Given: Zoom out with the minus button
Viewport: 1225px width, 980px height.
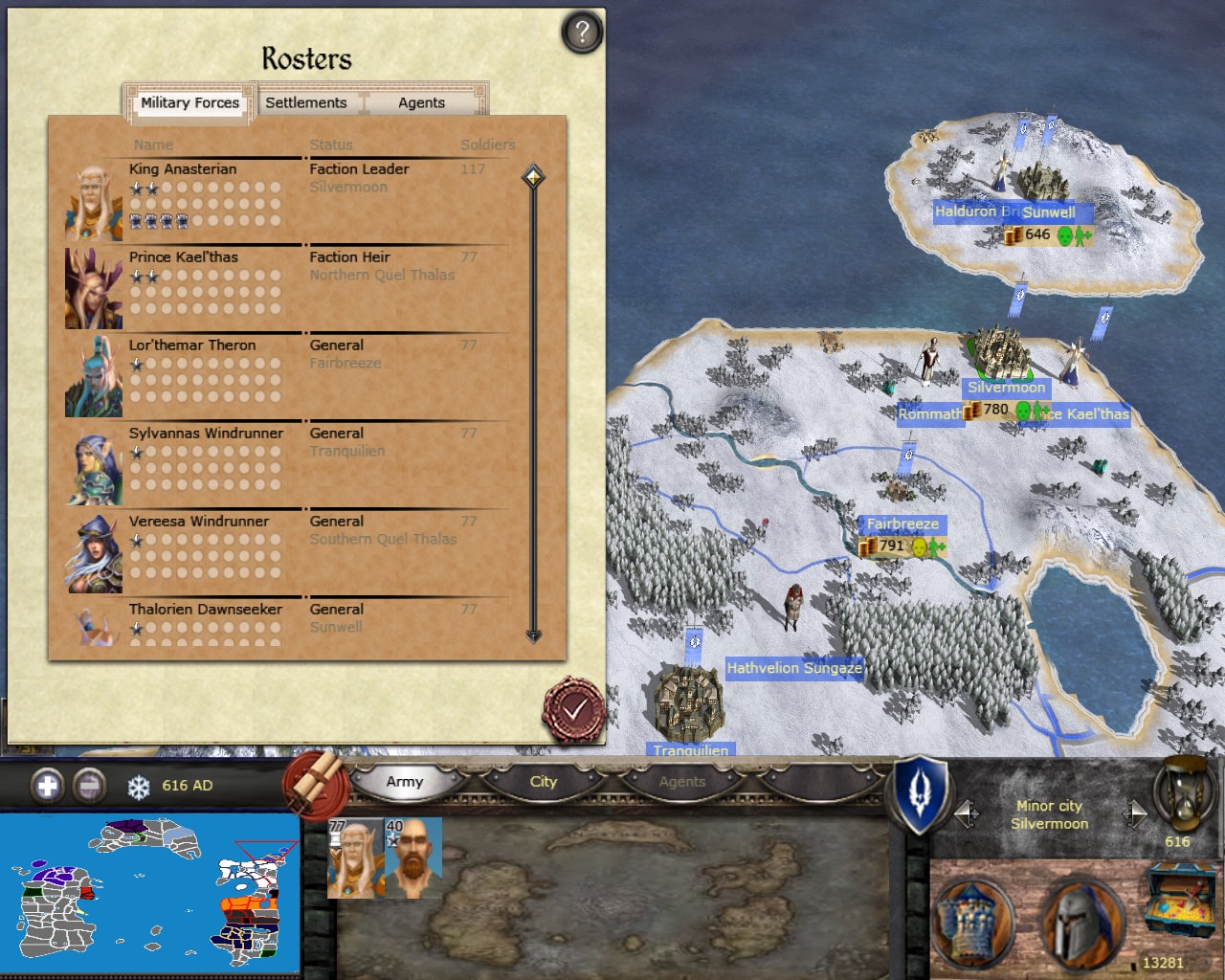Looking at the screenshot, I should pos(89,786).
